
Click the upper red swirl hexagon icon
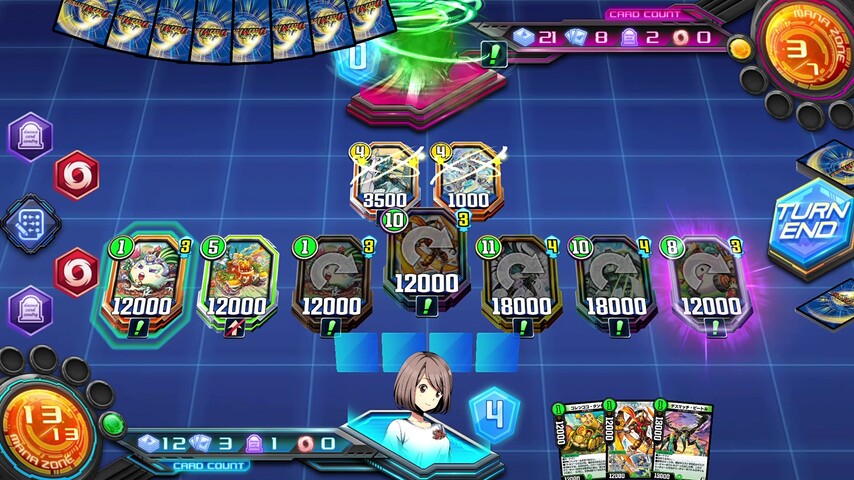click(x=76, y=176)
